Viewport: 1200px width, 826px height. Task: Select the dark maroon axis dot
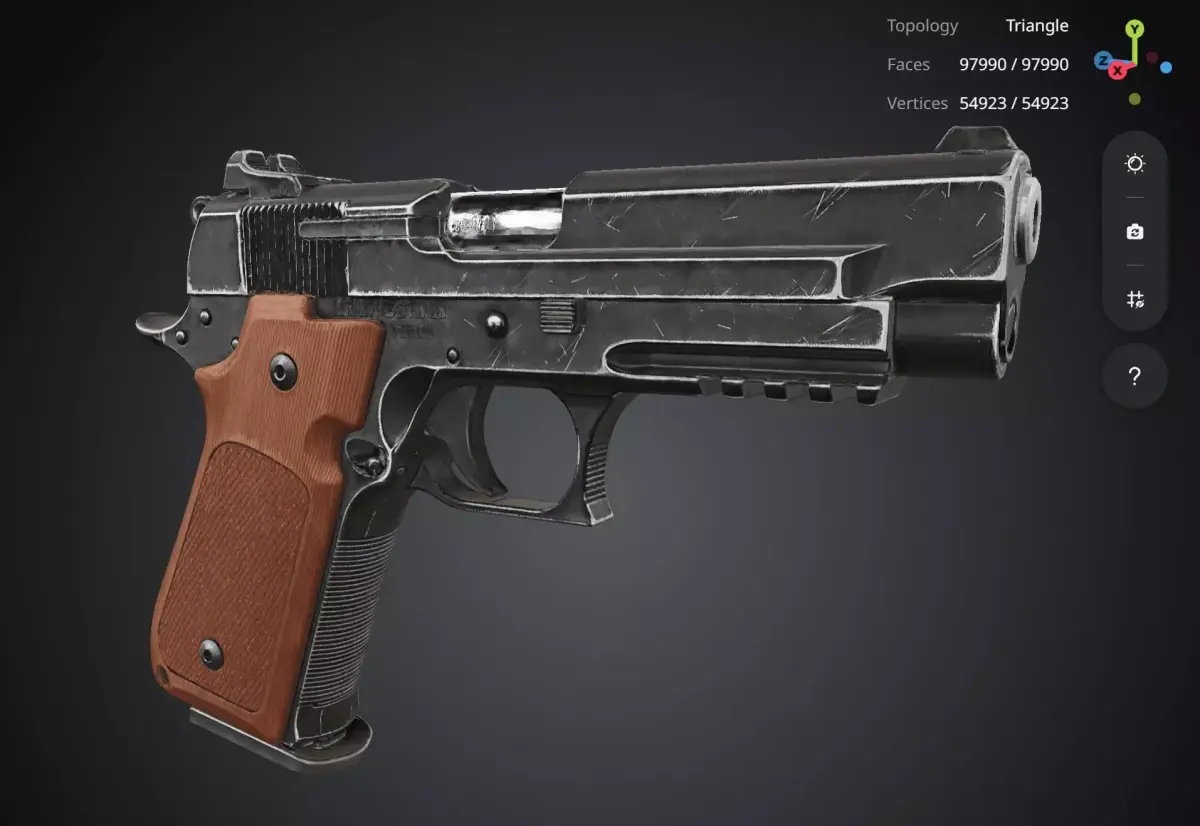coord(1152,59)
